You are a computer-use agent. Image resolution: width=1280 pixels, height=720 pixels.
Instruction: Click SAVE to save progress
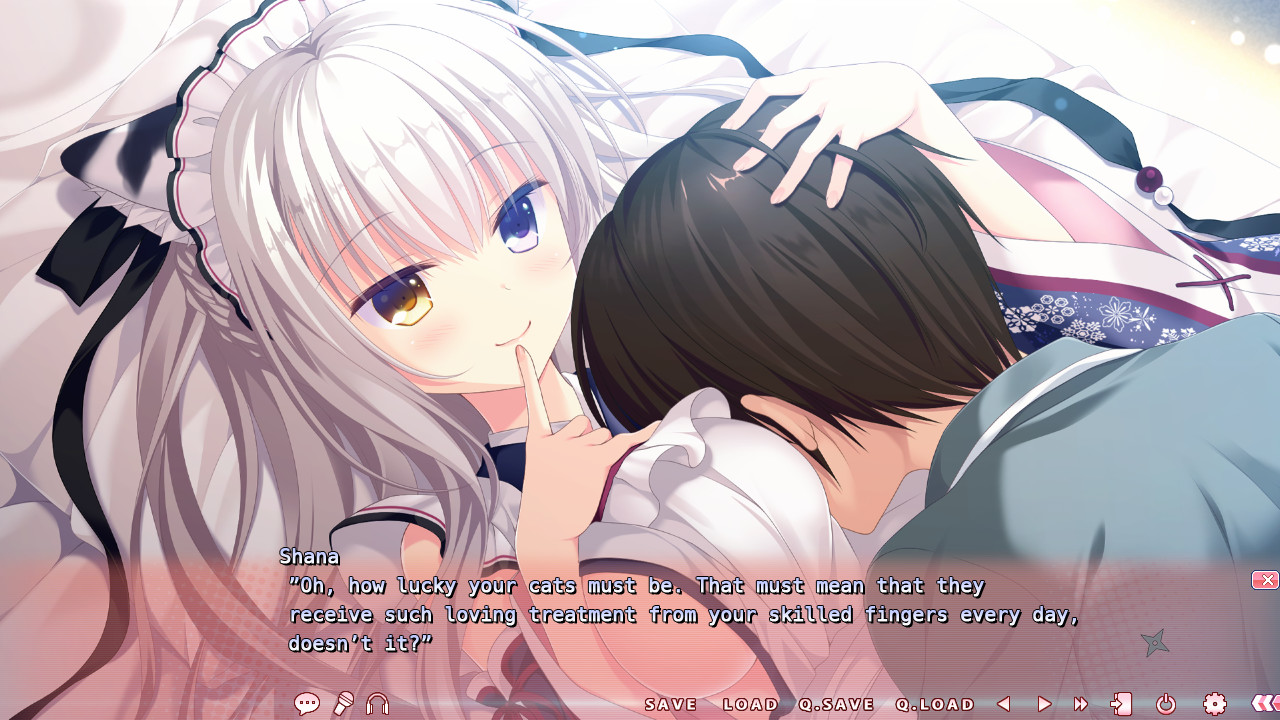tap(671, 704)
